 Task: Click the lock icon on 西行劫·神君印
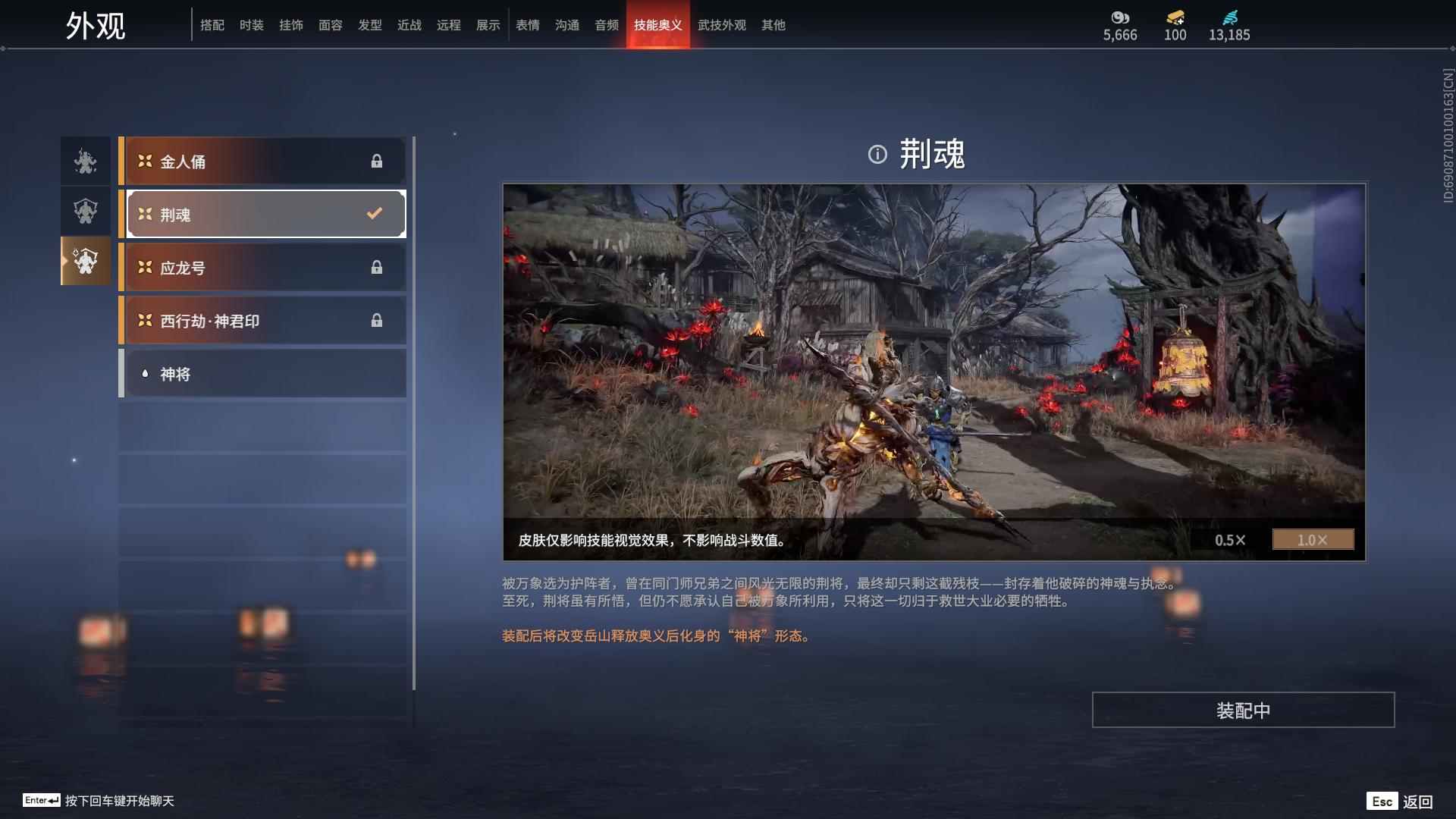tap(377, 320)
